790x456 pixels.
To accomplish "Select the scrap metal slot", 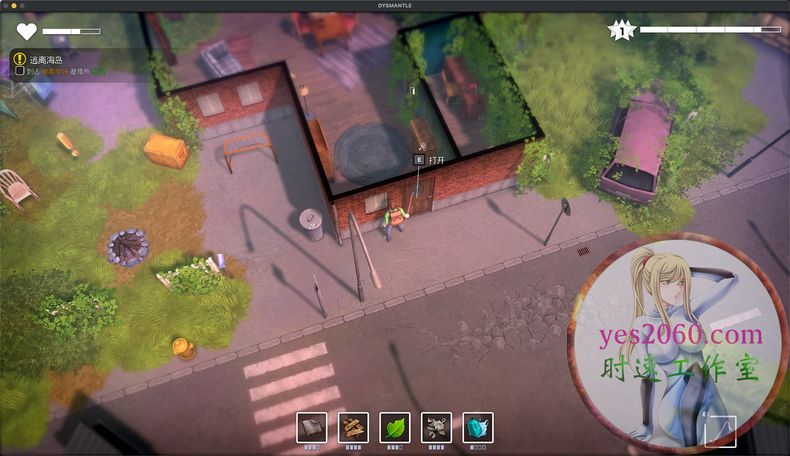I will click(x=436, y=427).
